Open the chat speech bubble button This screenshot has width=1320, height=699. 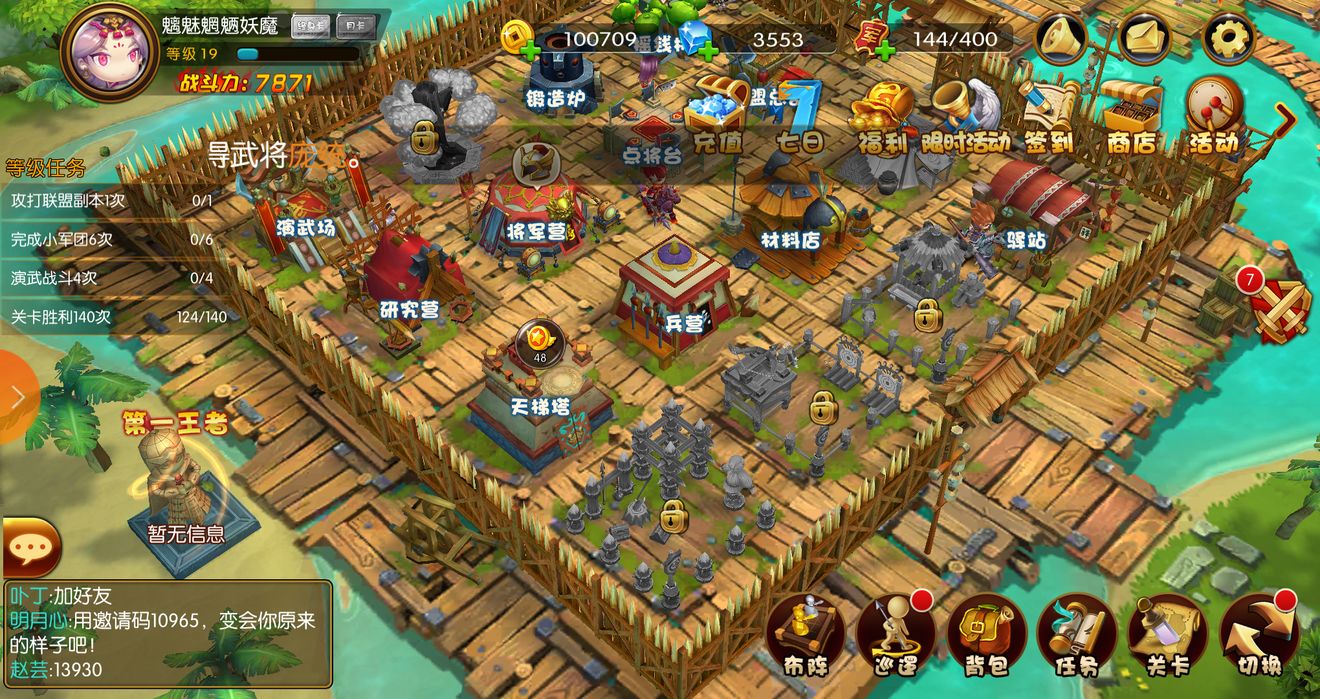pos(30,546)
